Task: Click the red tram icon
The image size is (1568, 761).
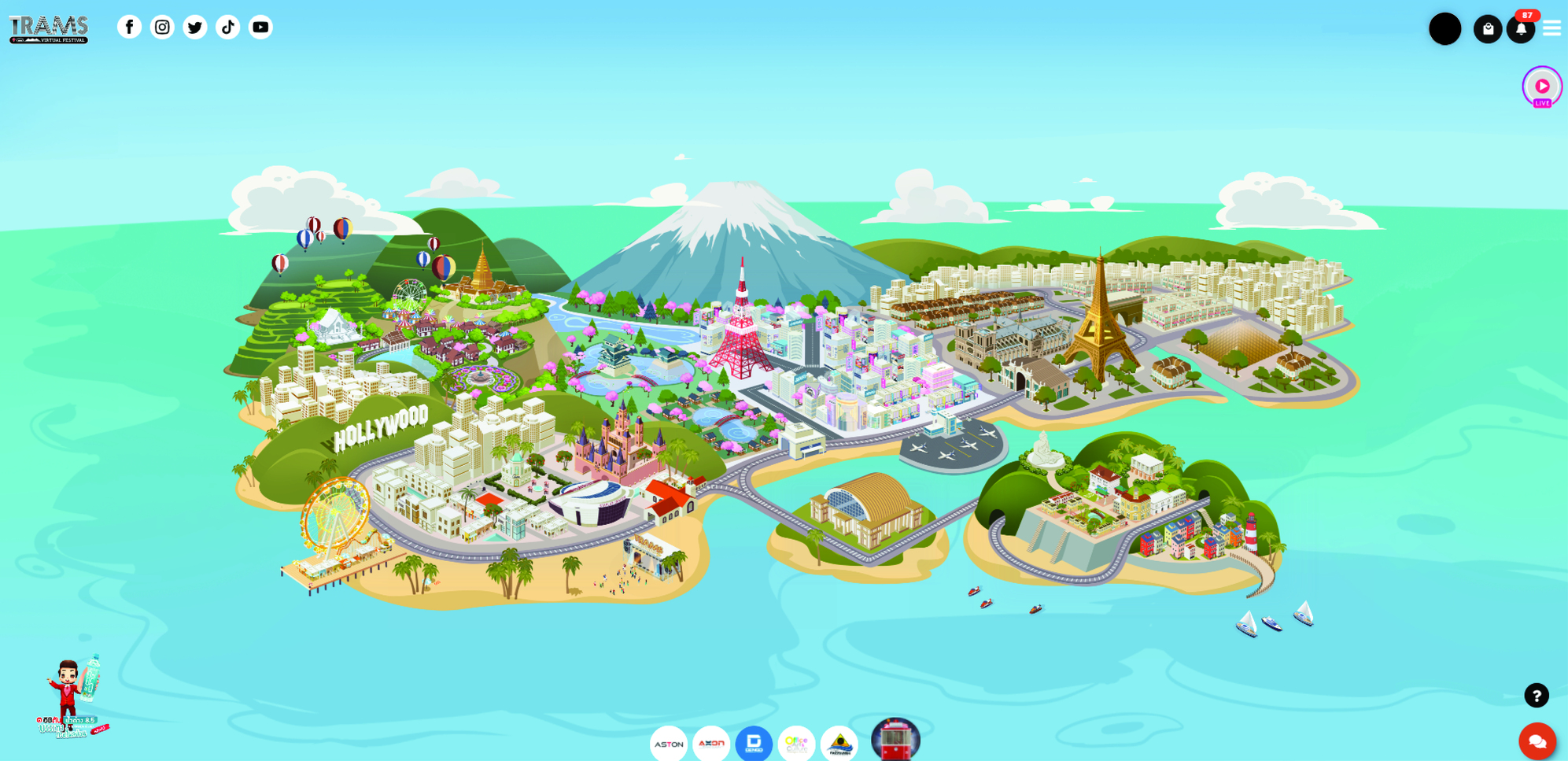Action: 895,740
